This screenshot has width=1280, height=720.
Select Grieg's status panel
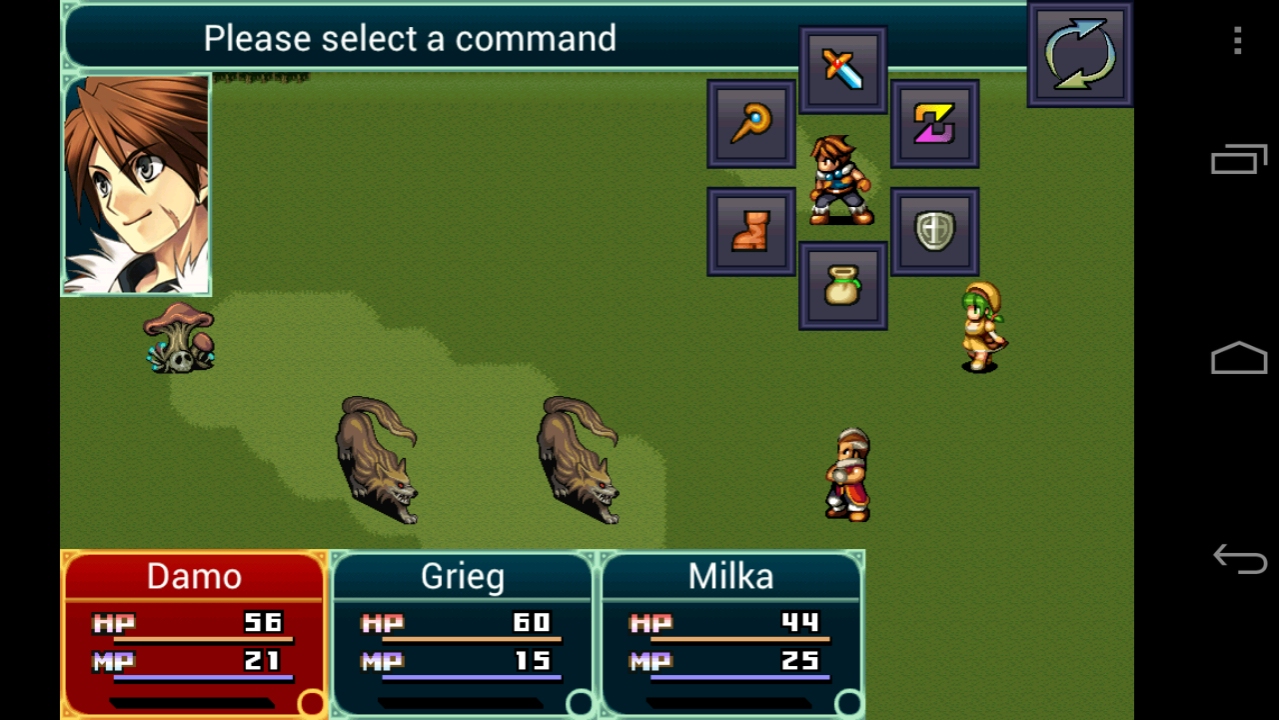(x=462, y=633)
